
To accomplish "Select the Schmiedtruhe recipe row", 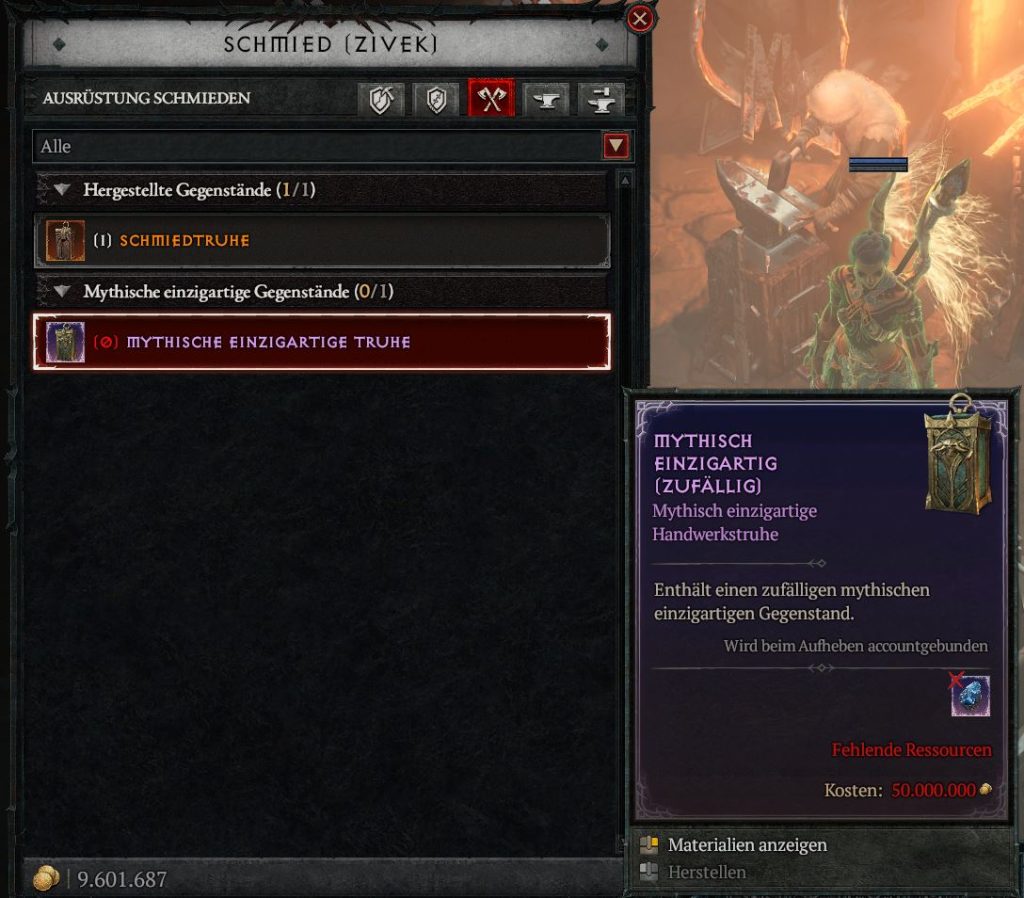I will [322, 241].
